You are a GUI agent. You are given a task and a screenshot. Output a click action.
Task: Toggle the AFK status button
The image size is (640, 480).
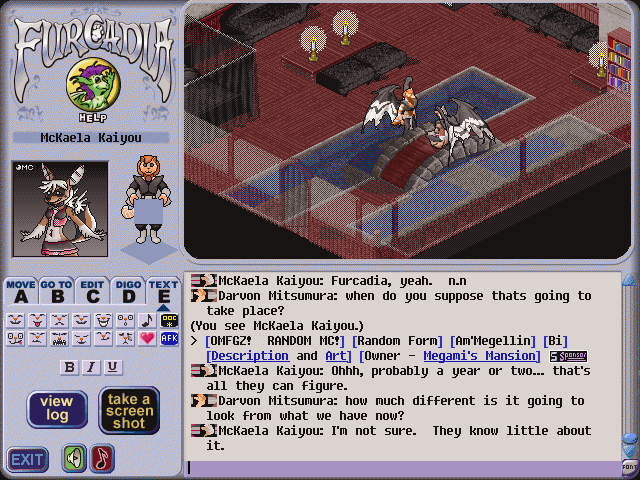click(x=169, y=339)
